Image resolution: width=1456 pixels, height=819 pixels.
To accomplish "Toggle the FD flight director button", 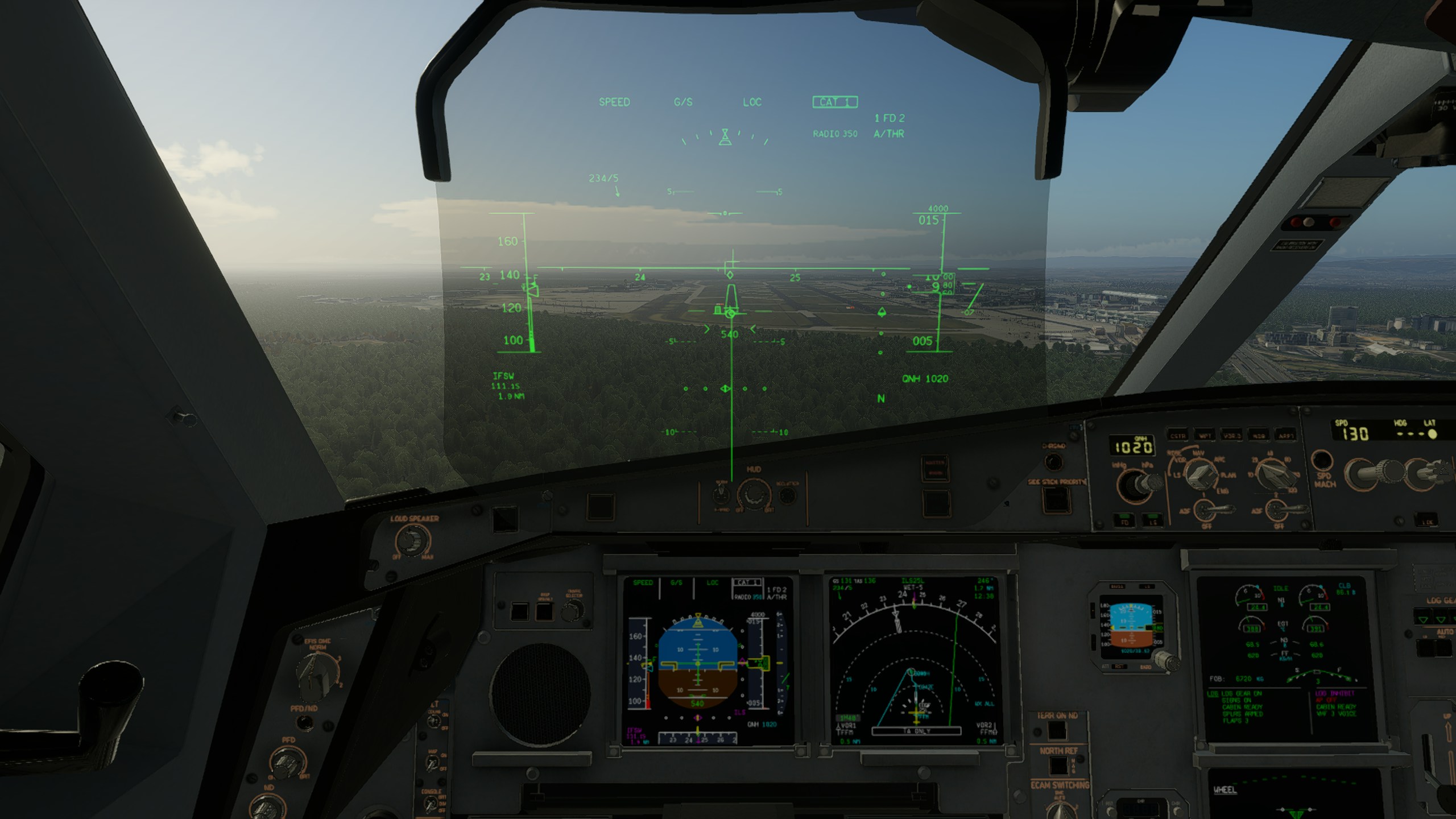I will click(x=1124, y=521).
